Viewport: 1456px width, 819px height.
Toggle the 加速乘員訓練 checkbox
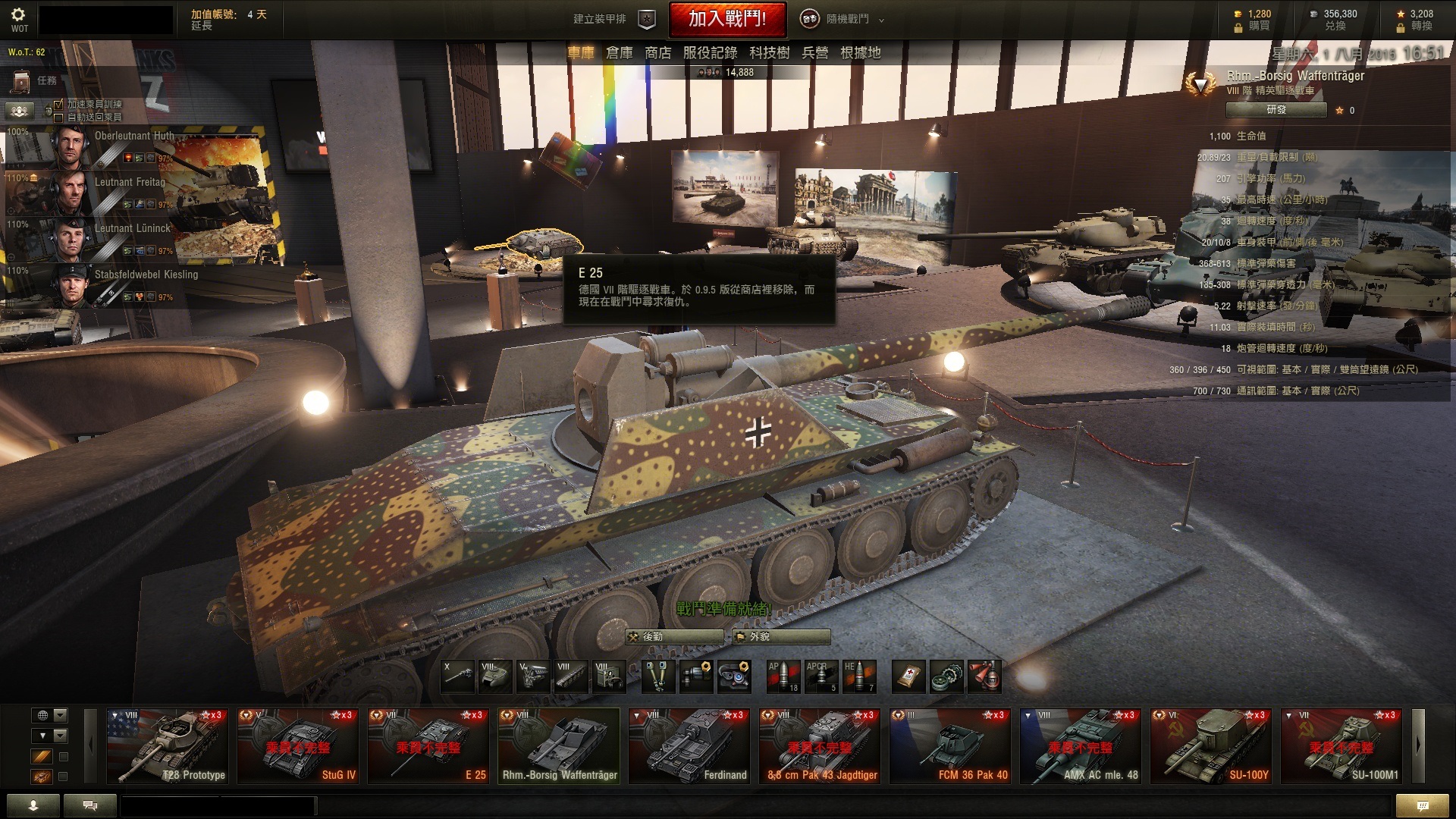[58, 104]
